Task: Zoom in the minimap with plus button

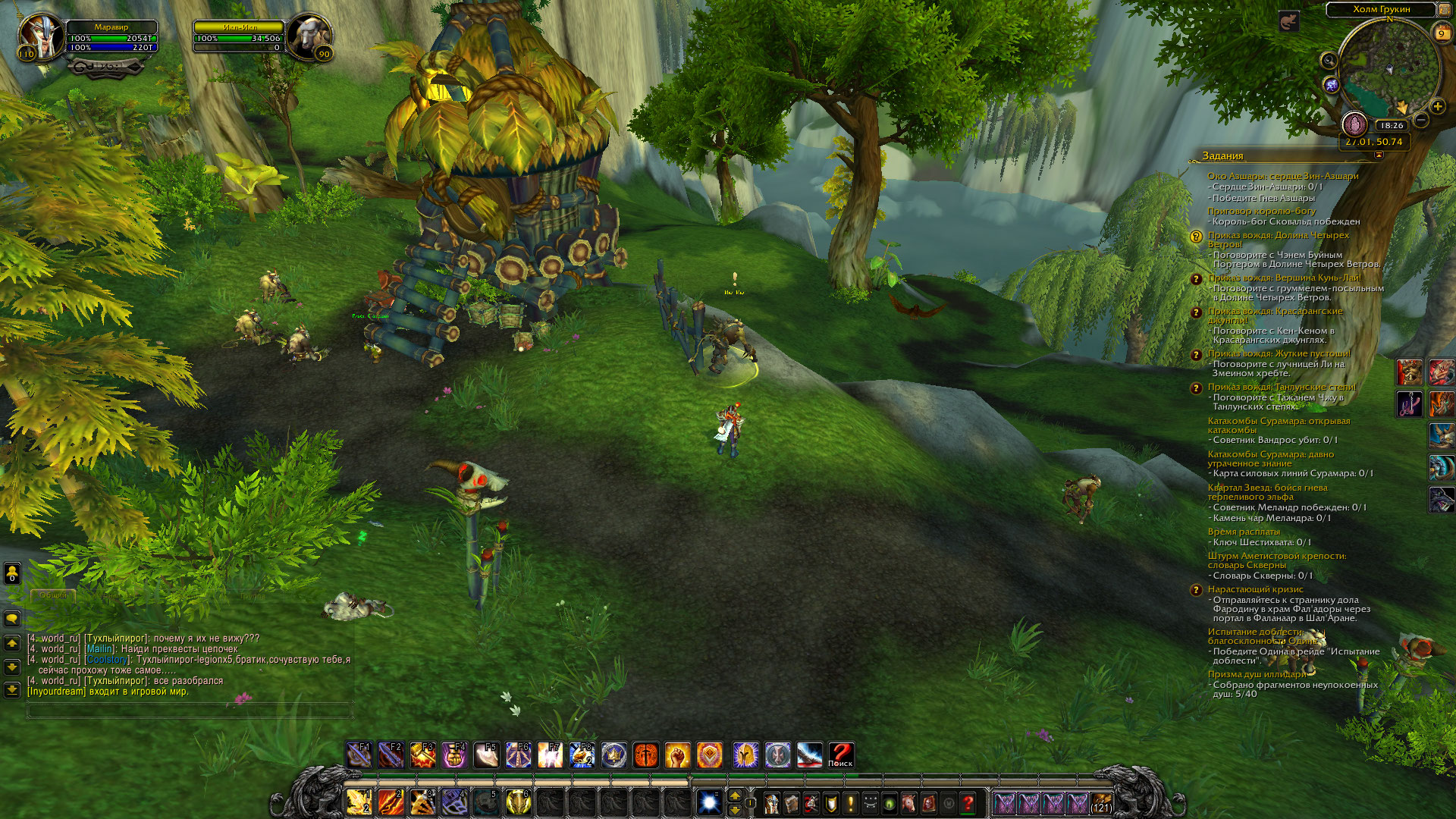Action: point(1437,107)
